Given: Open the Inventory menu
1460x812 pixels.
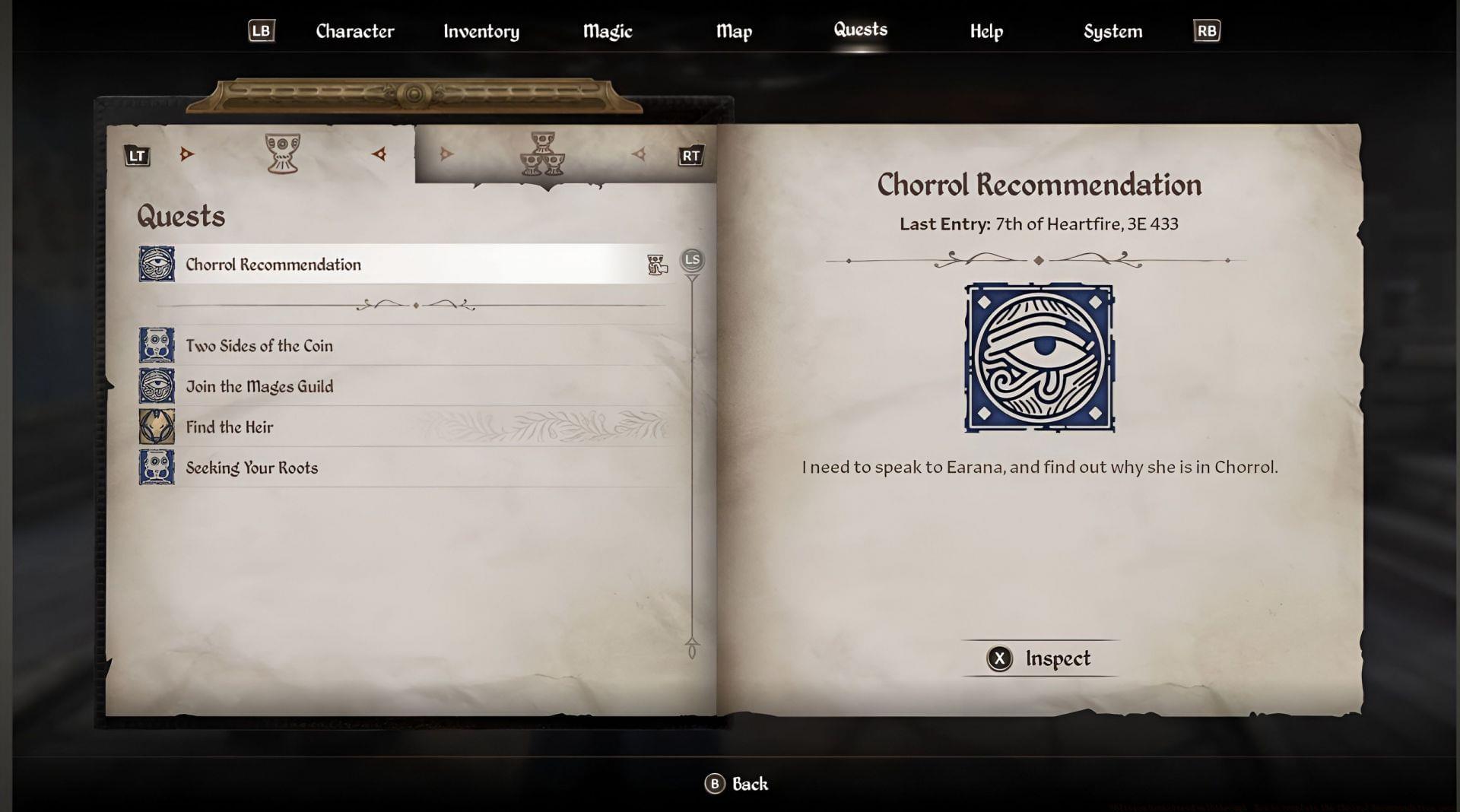Looking at the screenshot, I should pyautogui.click(x=481, y=31).
